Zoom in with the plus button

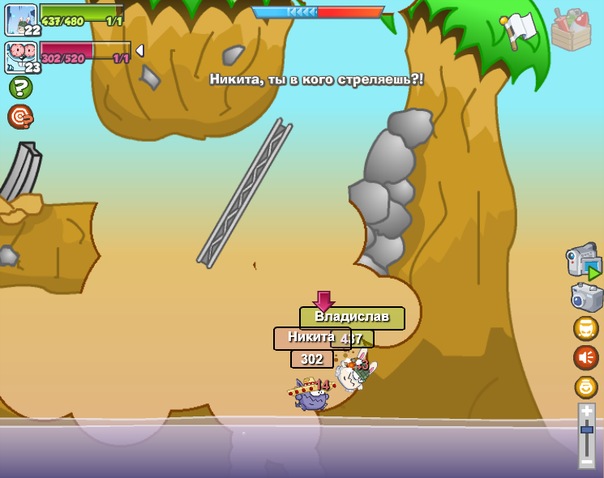587,410
